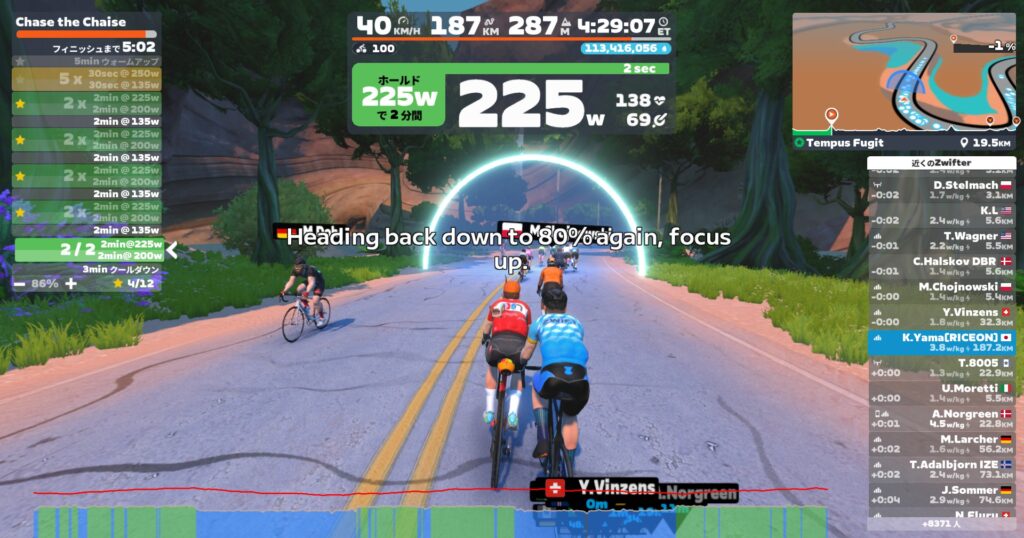Select U.Moretti from the rider list

[x=941, y=393]
